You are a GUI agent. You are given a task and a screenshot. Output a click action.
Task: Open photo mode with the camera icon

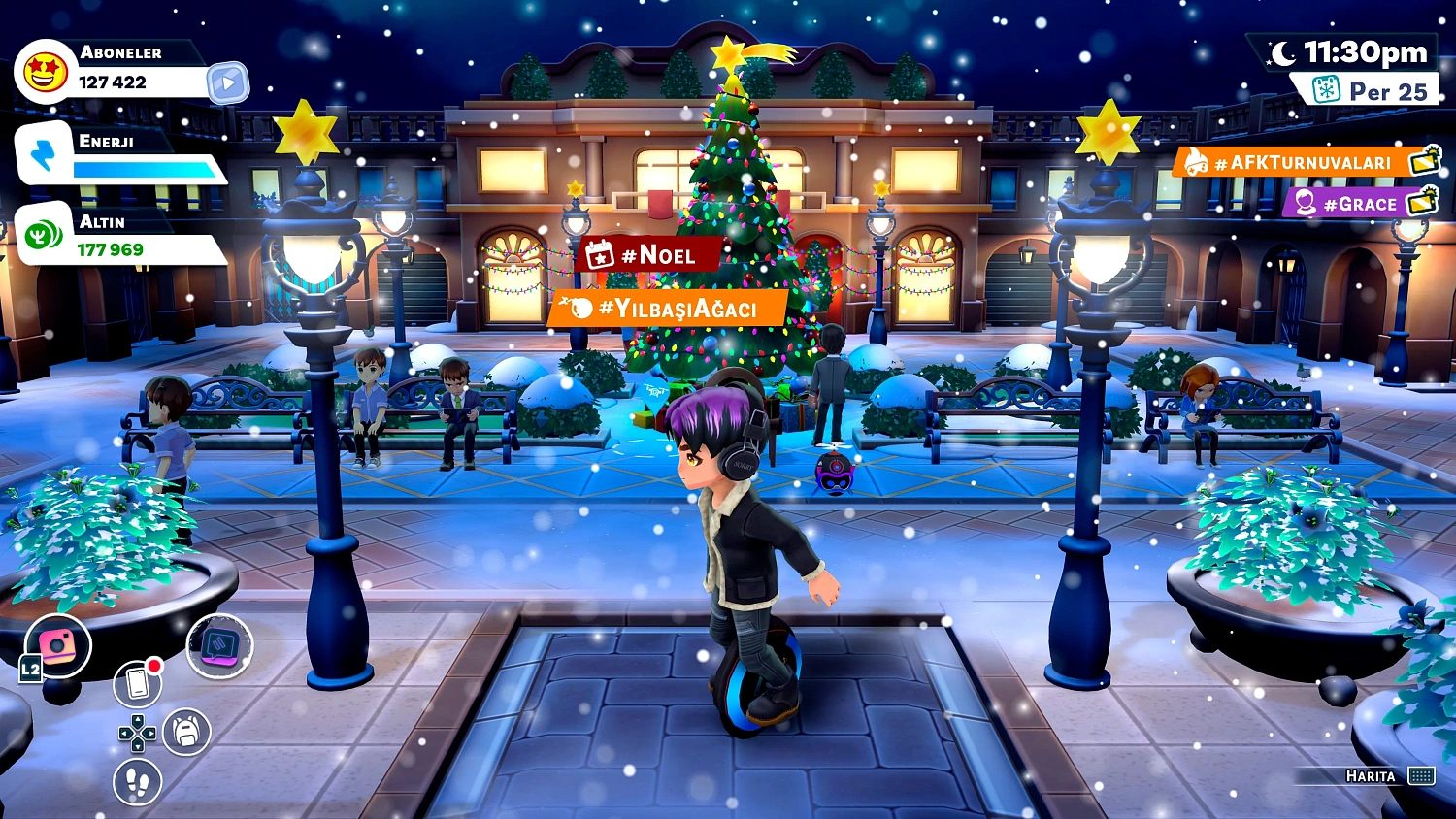point(58,642)
